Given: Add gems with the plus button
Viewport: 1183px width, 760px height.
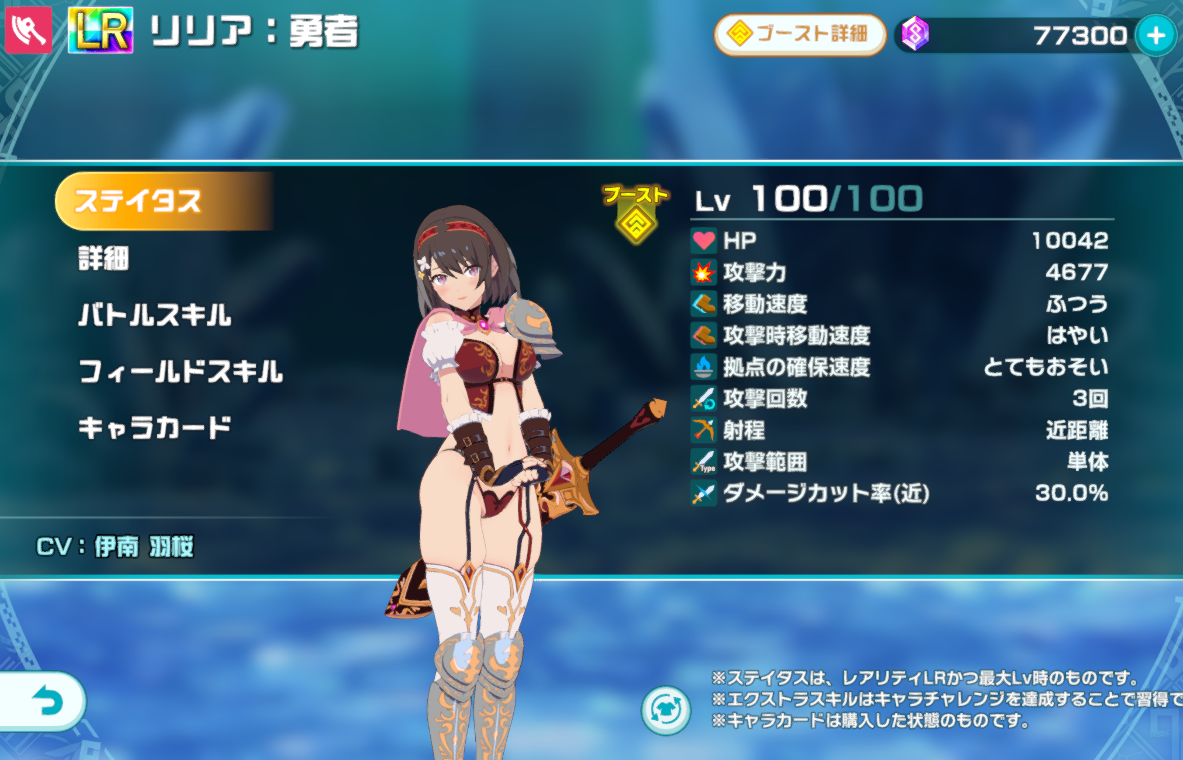Looking at the screenshot, I should click(1156, 36).
